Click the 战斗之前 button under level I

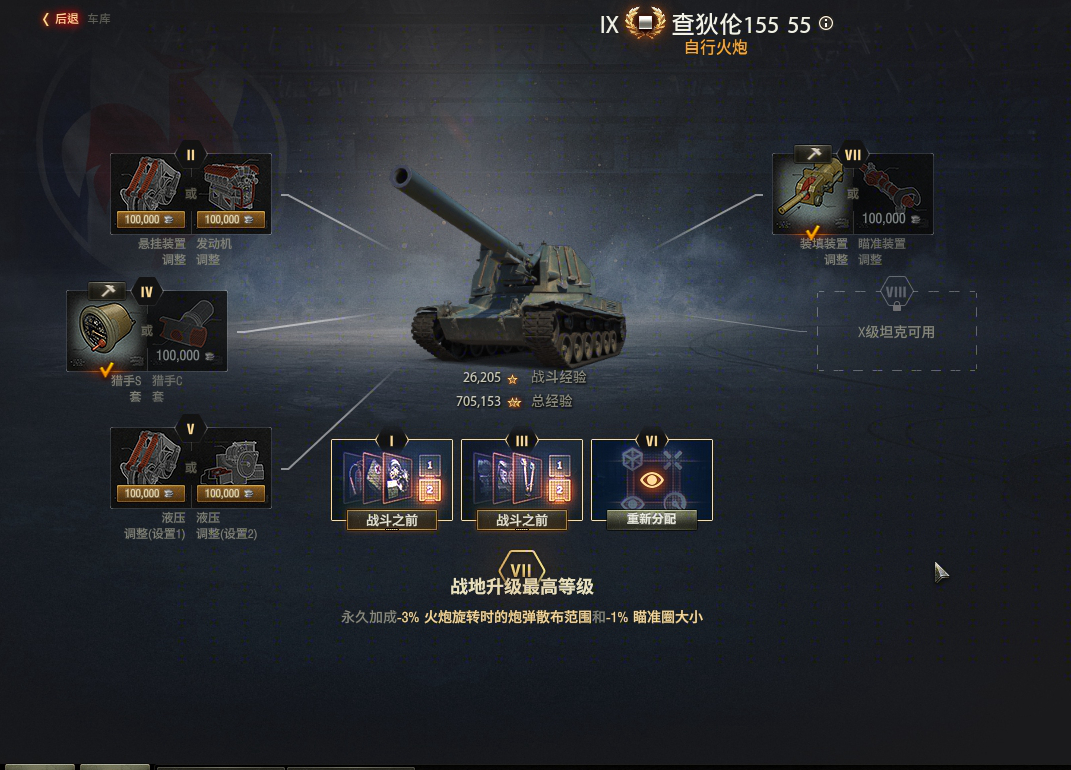click(392, 520)
